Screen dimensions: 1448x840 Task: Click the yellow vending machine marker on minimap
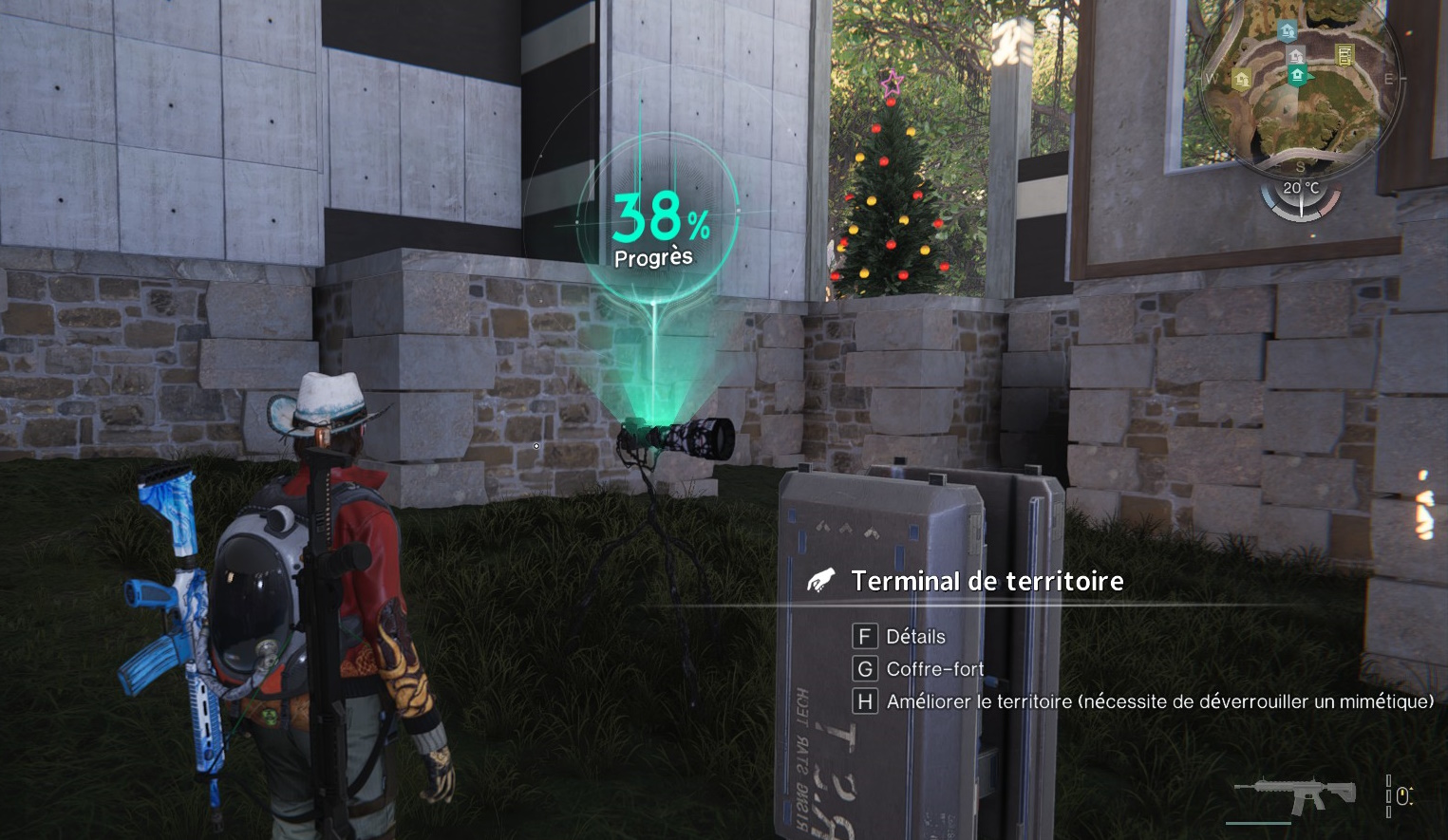(1345, 55)
